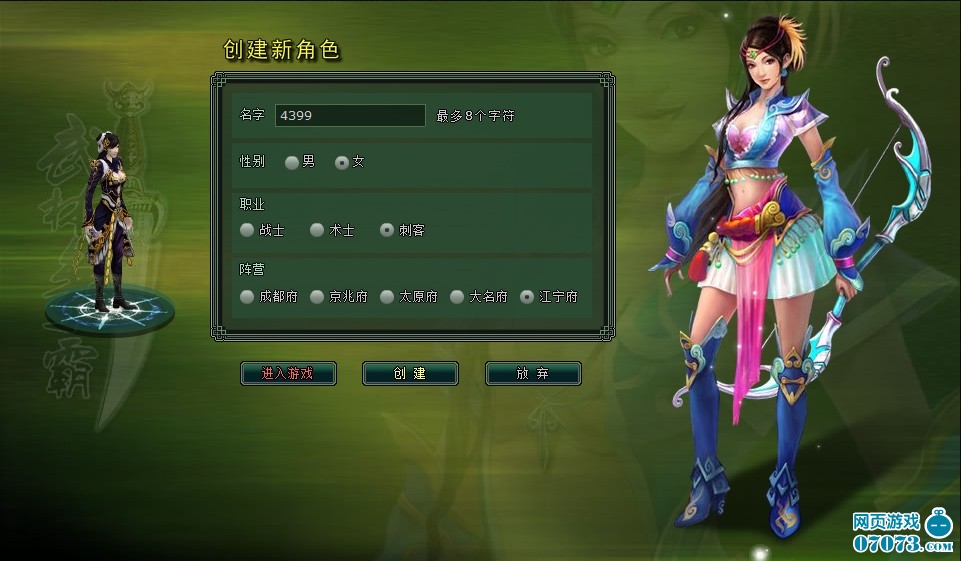Choose the mage (术士) class
The image size is (961, 561).
pos(317,230)
